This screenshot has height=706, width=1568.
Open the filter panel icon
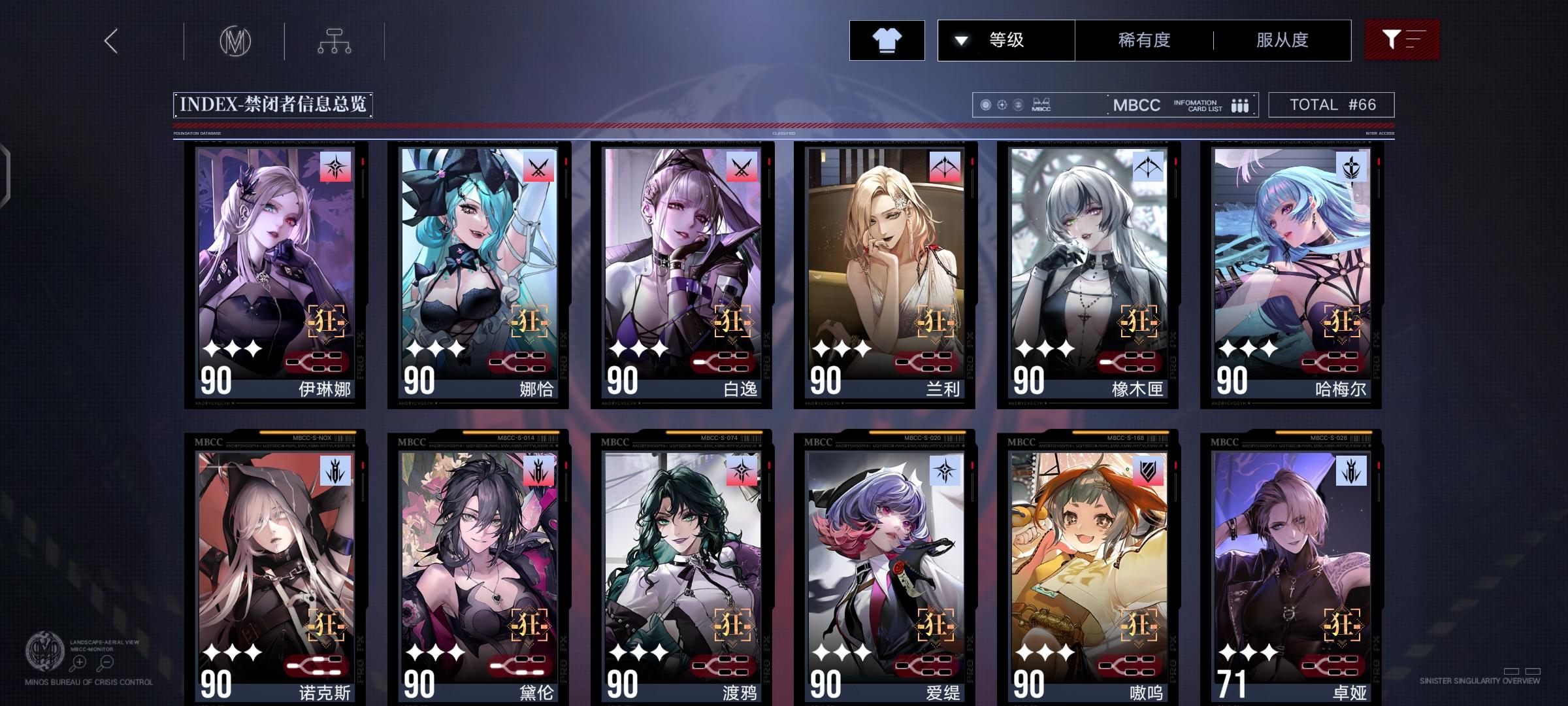pos(1402,40)
